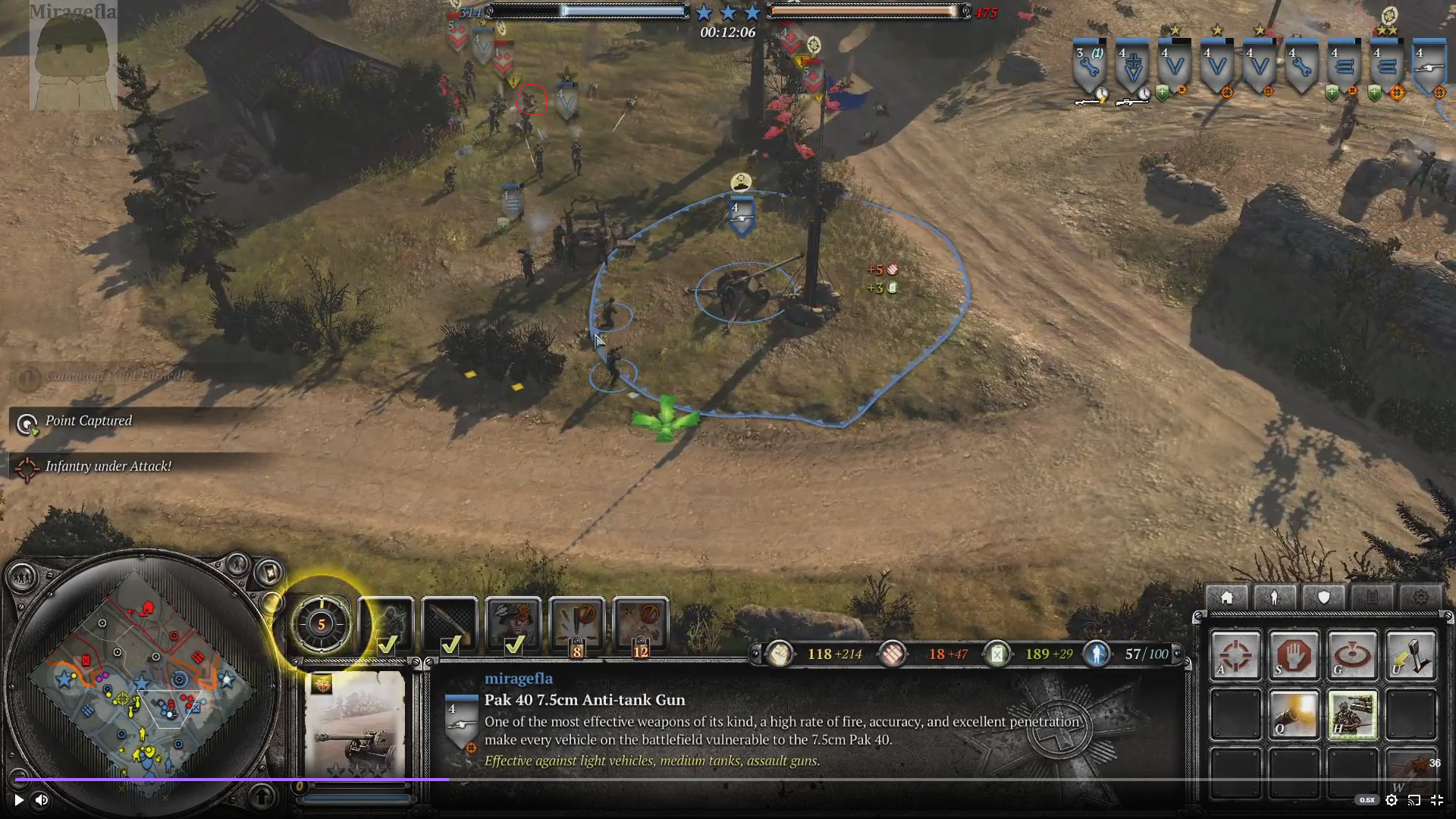Use the muzzle-flash shell ability icon
This screenshot has height=819, width=1456.
click(1294, 714)
